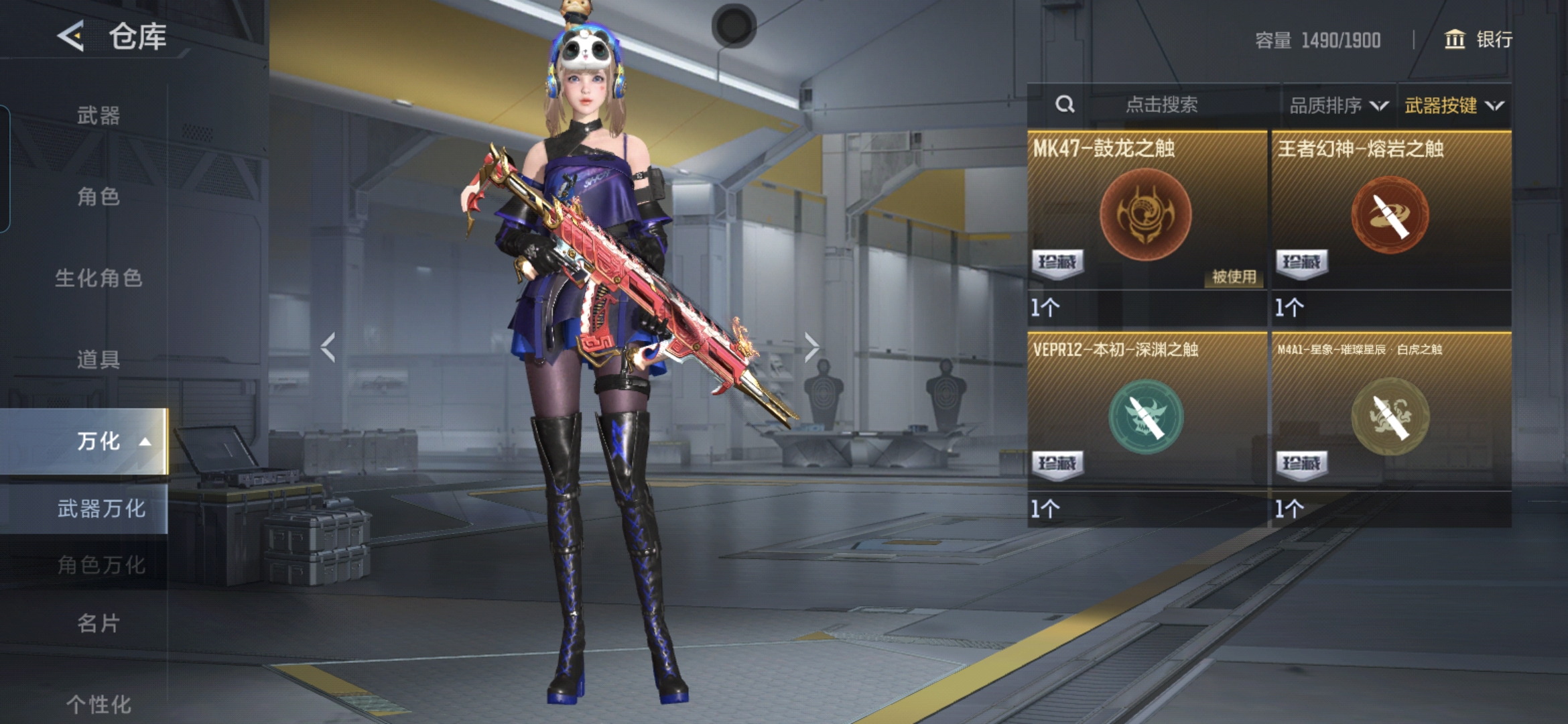Show the 个性化 category
This screenshot has width=1568, height=724.
98,704
